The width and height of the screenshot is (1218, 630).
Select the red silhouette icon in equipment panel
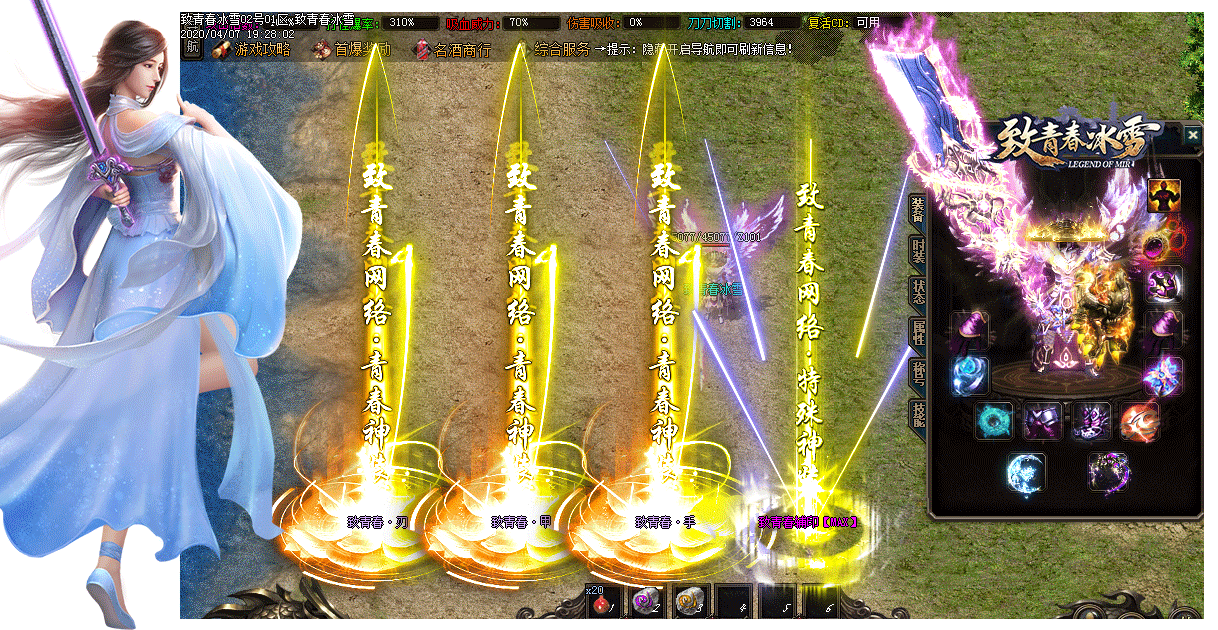point(1164,195)
